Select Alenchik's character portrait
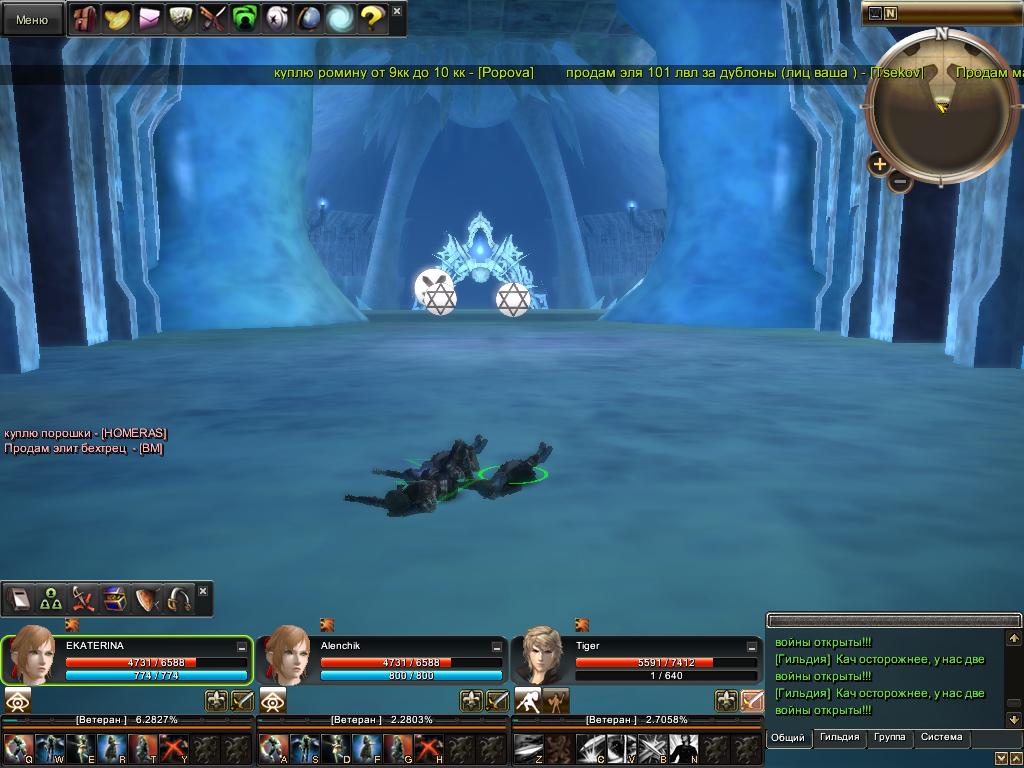 pyautogui.click(x=287, y=658)
